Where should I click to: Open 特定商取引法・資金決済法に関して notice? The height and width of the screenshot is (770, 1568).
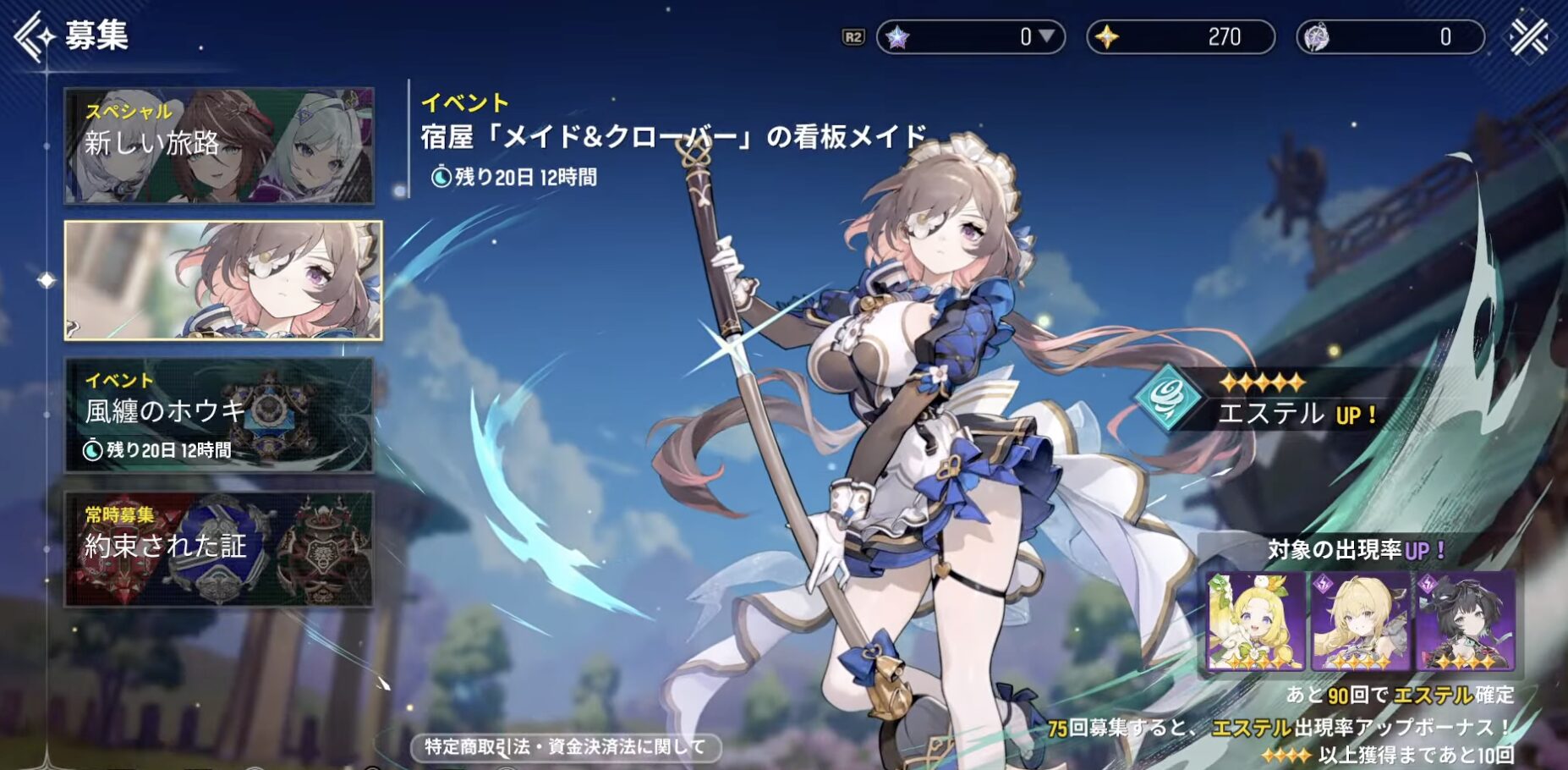(x=565, y=746)
